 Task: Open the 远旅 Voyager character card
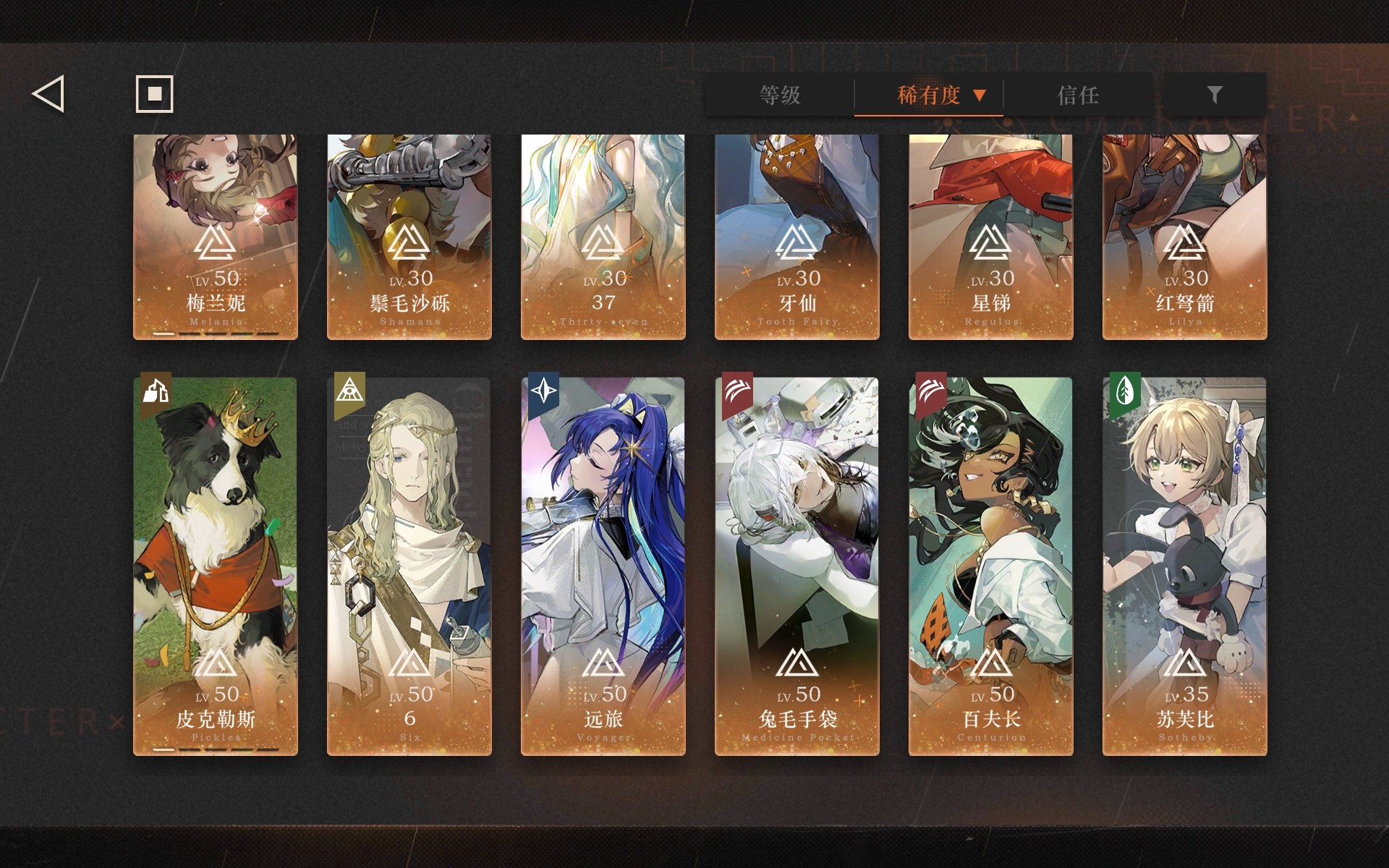603,566
